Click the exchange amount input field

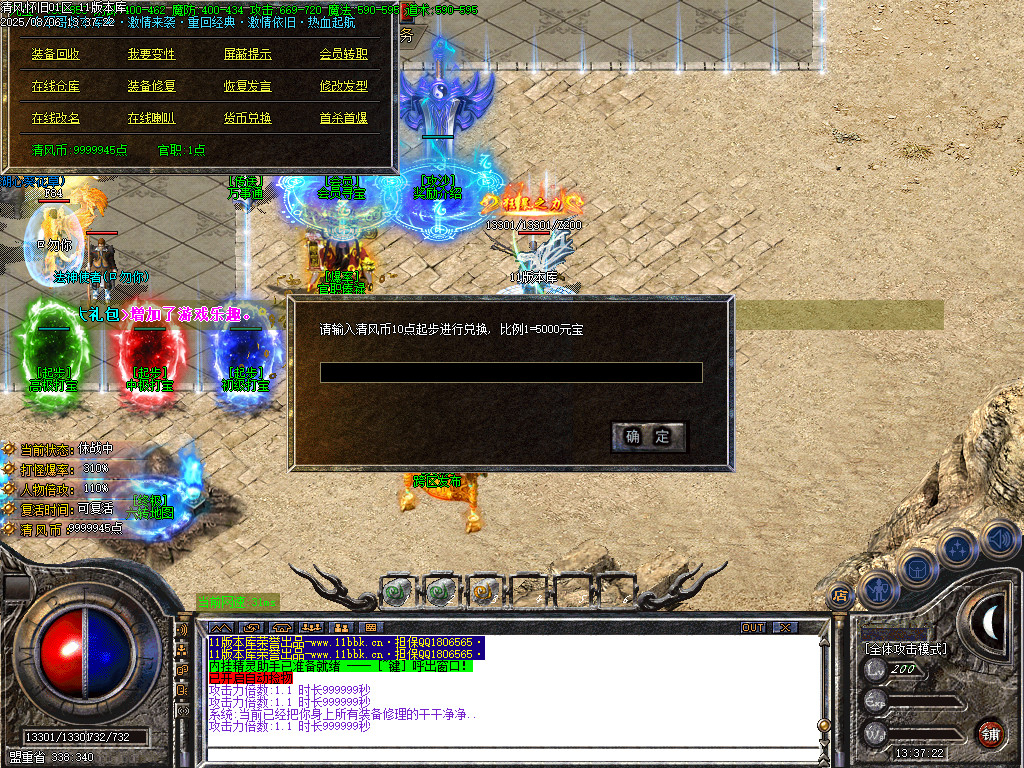point(511,373)
